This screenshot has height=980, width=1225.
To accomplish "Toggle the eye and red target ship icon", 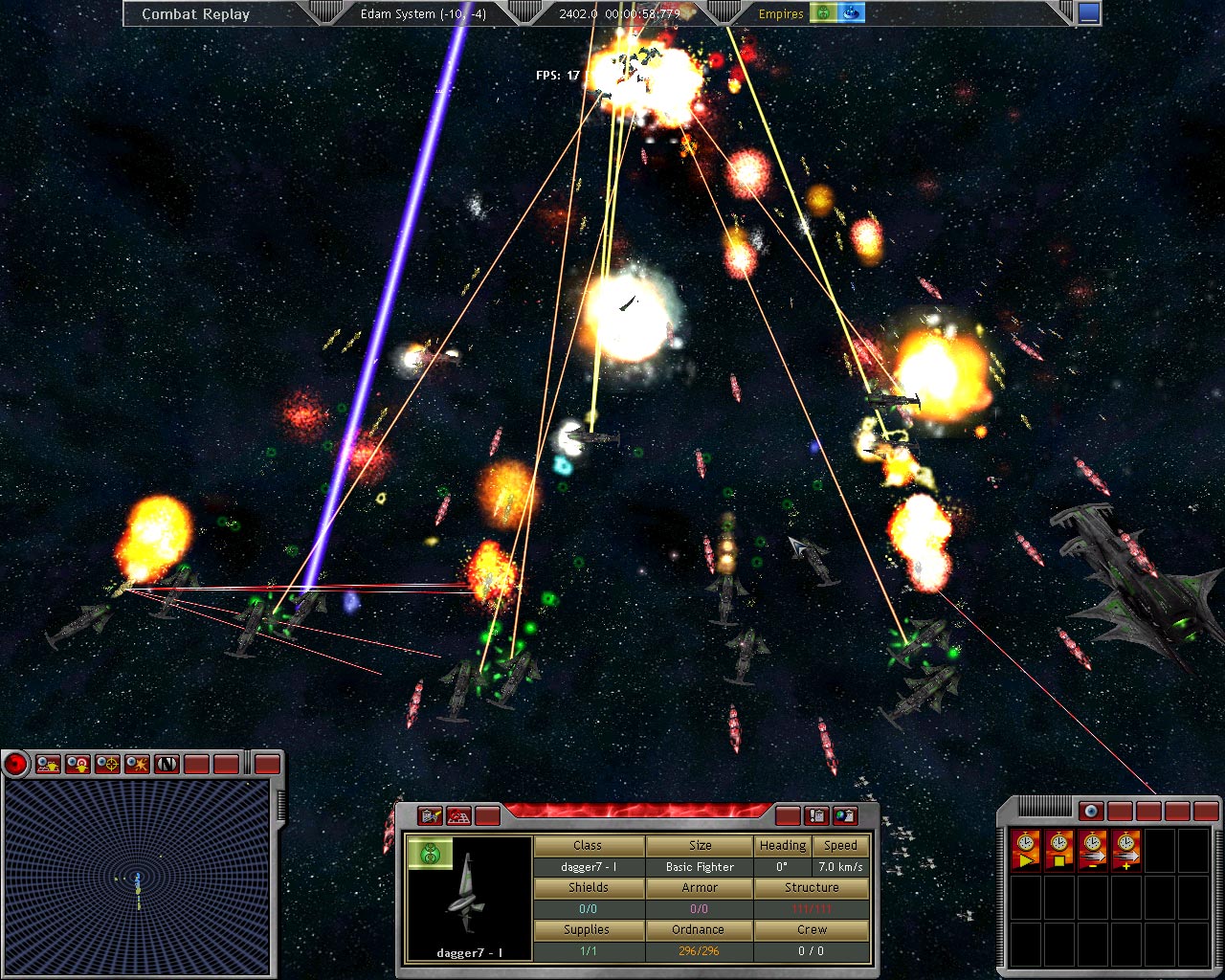I will pyautogui.click(x=78, y=764).
